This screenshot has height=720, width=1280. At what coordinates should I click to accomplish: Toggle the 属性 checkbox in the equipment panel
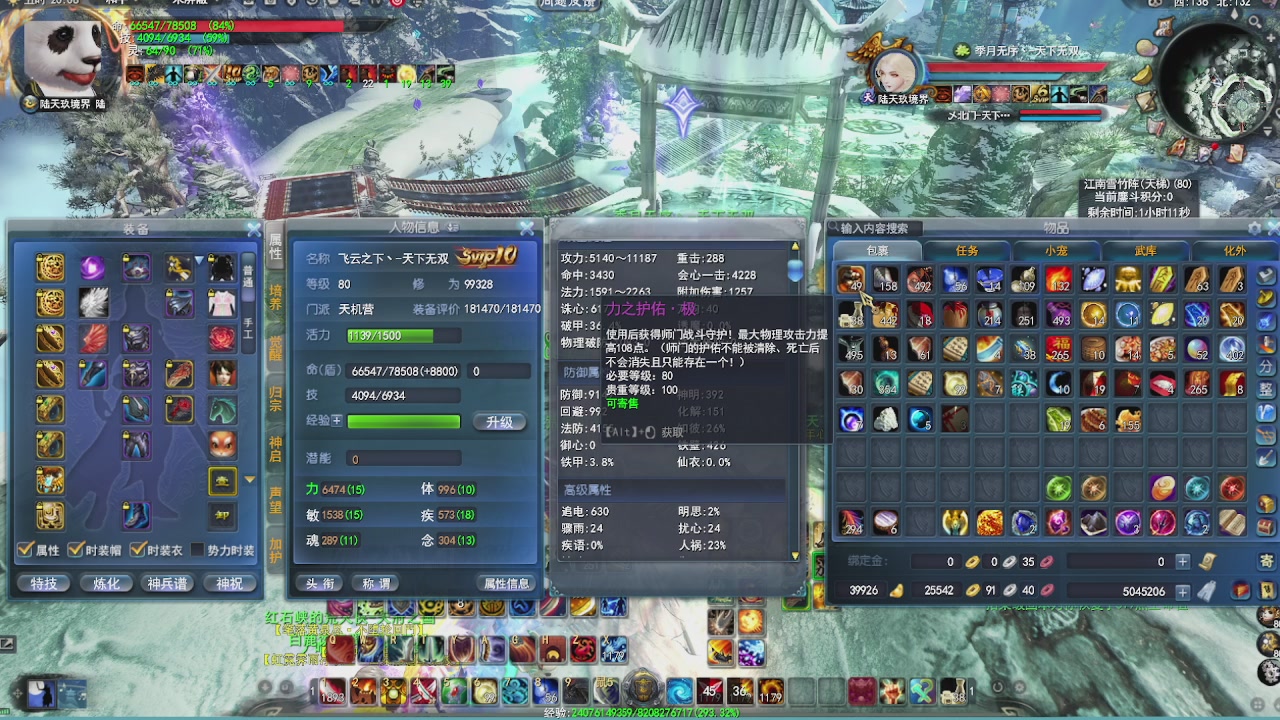[x=22, y=547]
